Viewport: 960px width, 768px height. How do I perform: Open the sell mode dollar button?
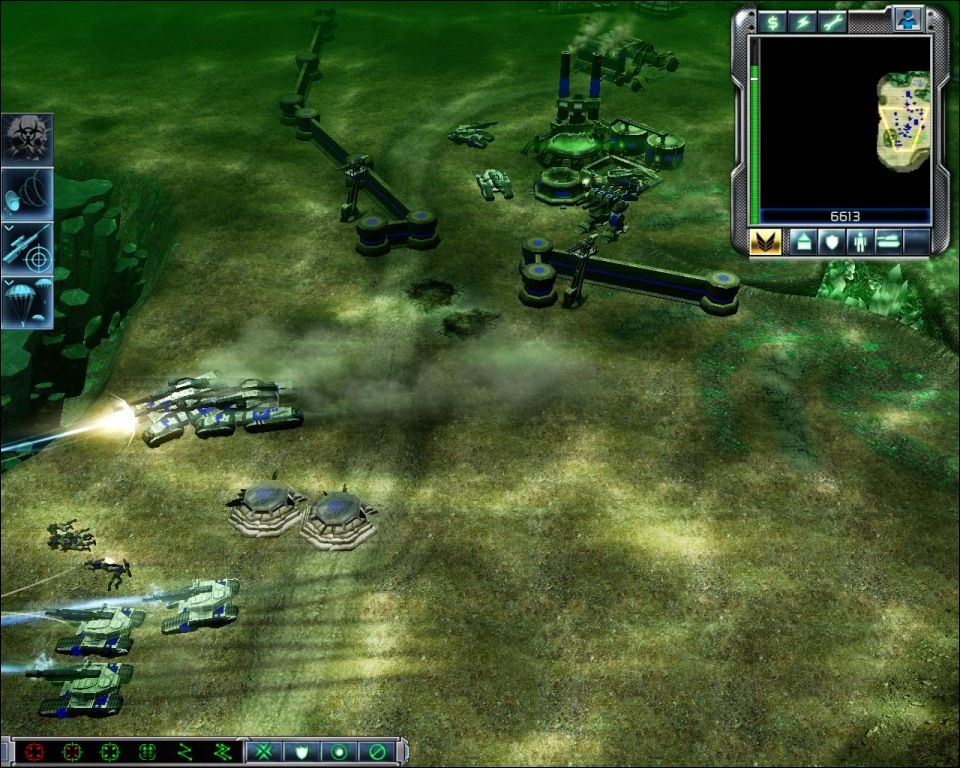(x=772, y=21)
